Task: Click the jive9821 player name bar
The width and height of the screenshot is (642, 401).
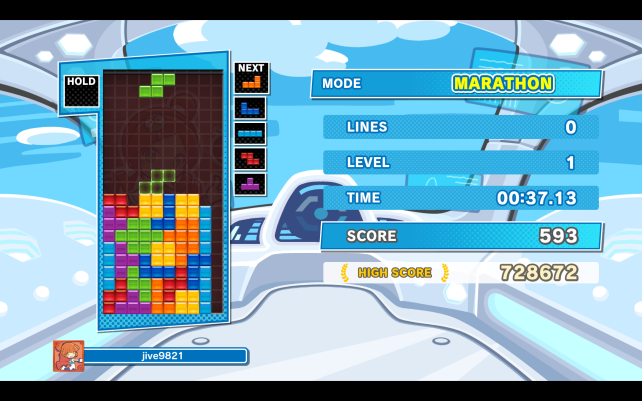Action: coord(165,356)
